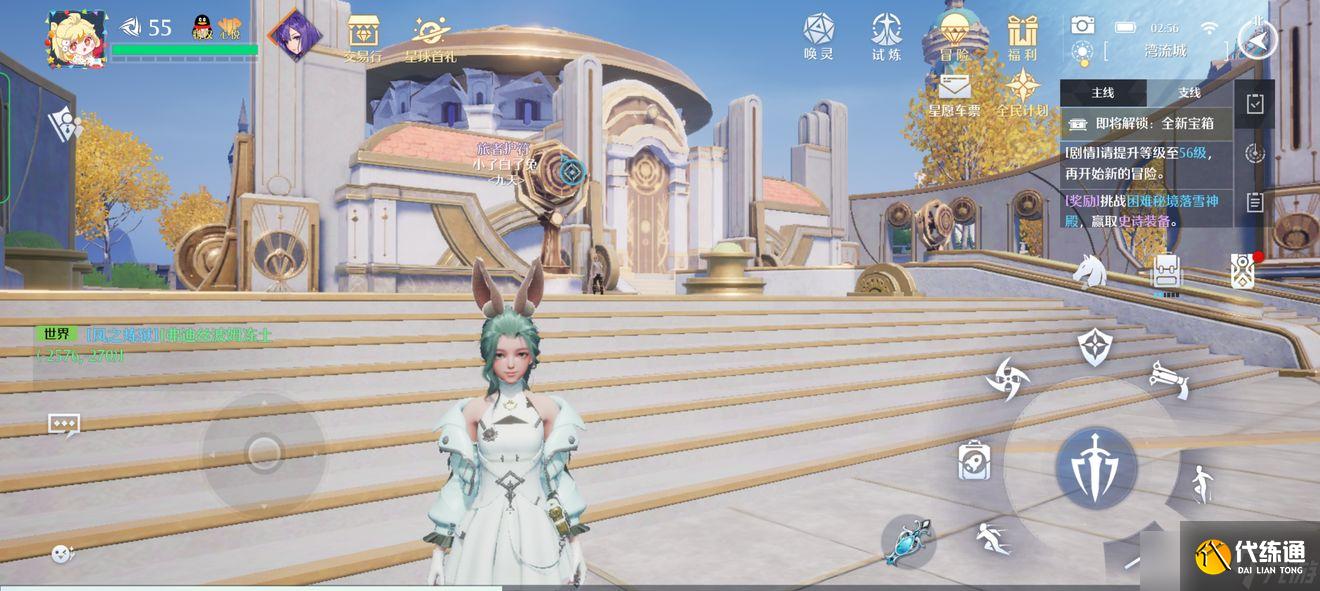
Task: Open the backpack inventory icon
Action: coord(1166,271)
